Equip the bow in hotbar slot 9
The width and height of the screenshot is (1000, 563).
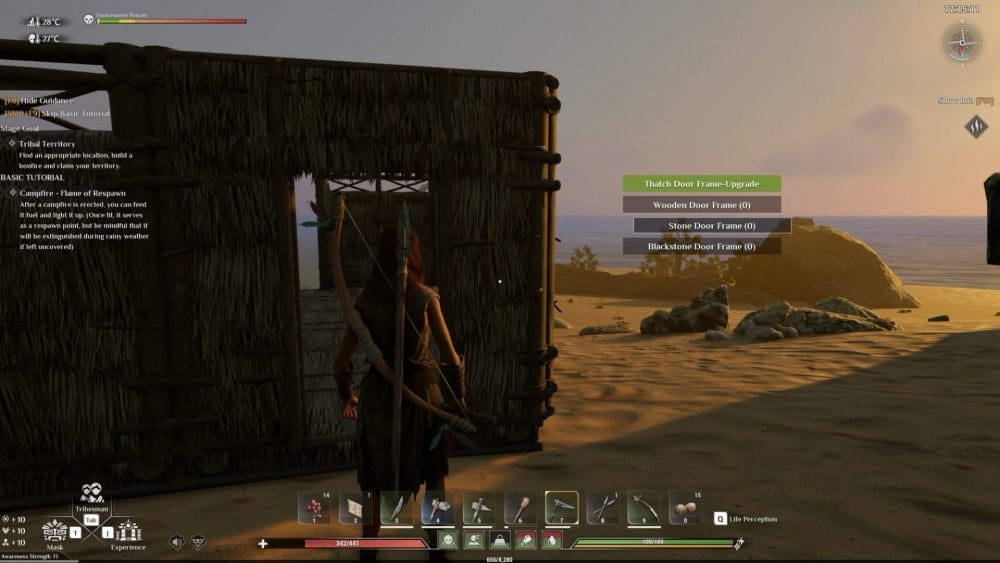(643, 508)
